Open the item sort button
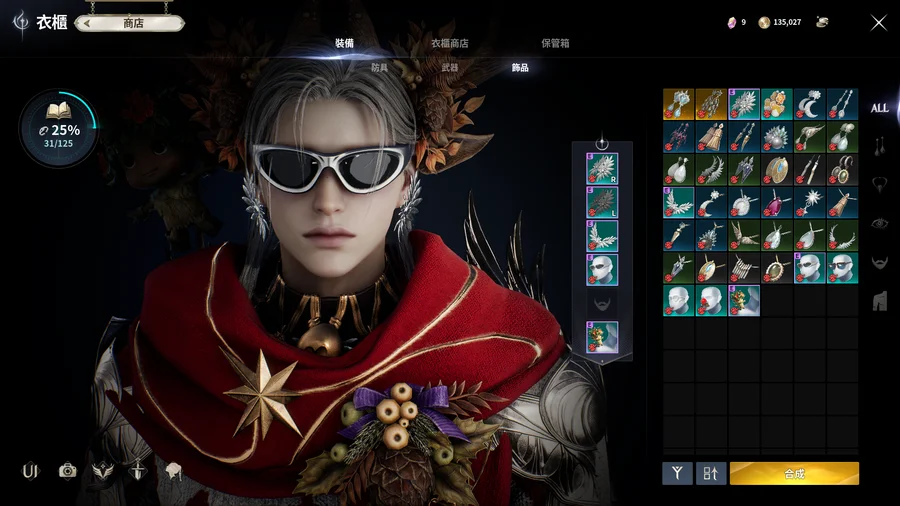Viewport: 900px width, 506px height. [x=710, y=473]
